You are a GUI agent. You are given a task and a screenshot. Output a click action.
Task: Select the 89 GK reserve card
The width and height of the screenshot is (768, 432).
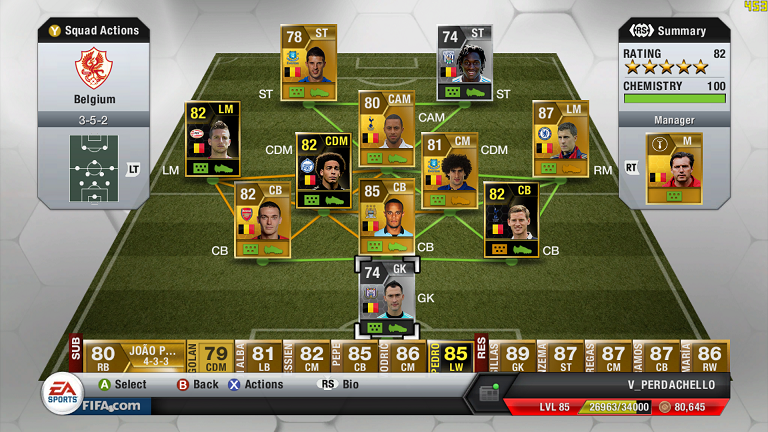coord(518,358)
